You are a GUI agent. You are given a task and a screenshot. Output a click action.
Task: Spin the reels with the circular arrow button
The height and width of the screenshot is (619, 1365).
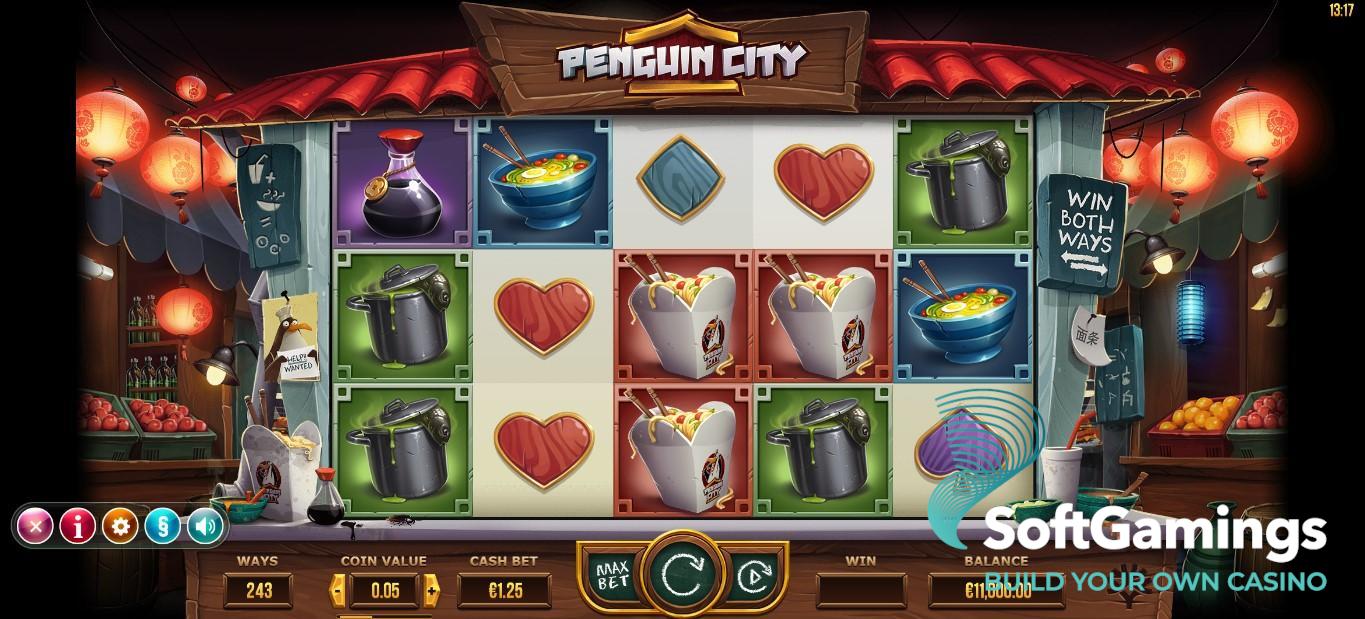[682, 574]
